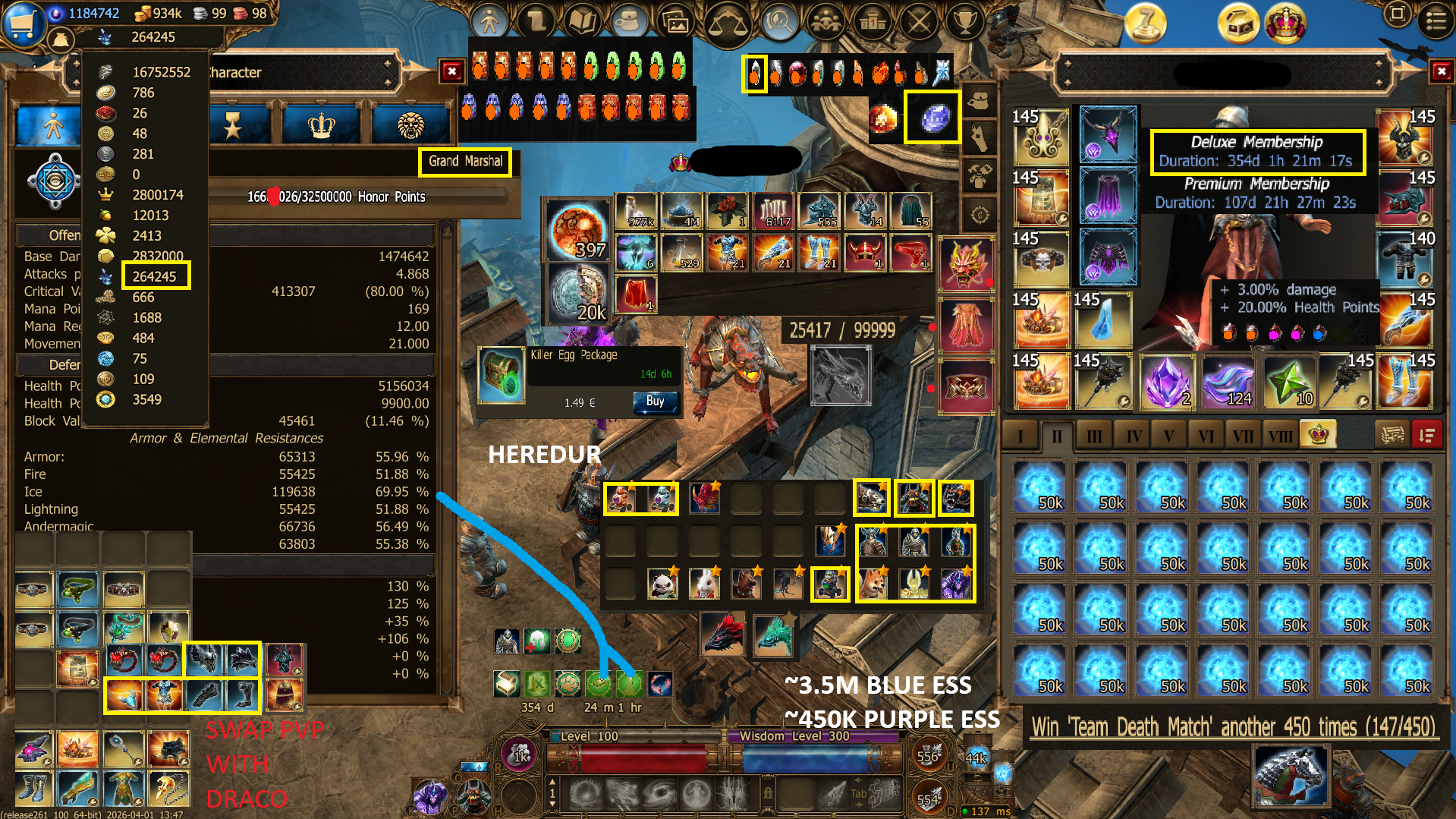Select the purple crystal inventory item
This screenshot has height=819, width=1456.
tap(1166, 383)
